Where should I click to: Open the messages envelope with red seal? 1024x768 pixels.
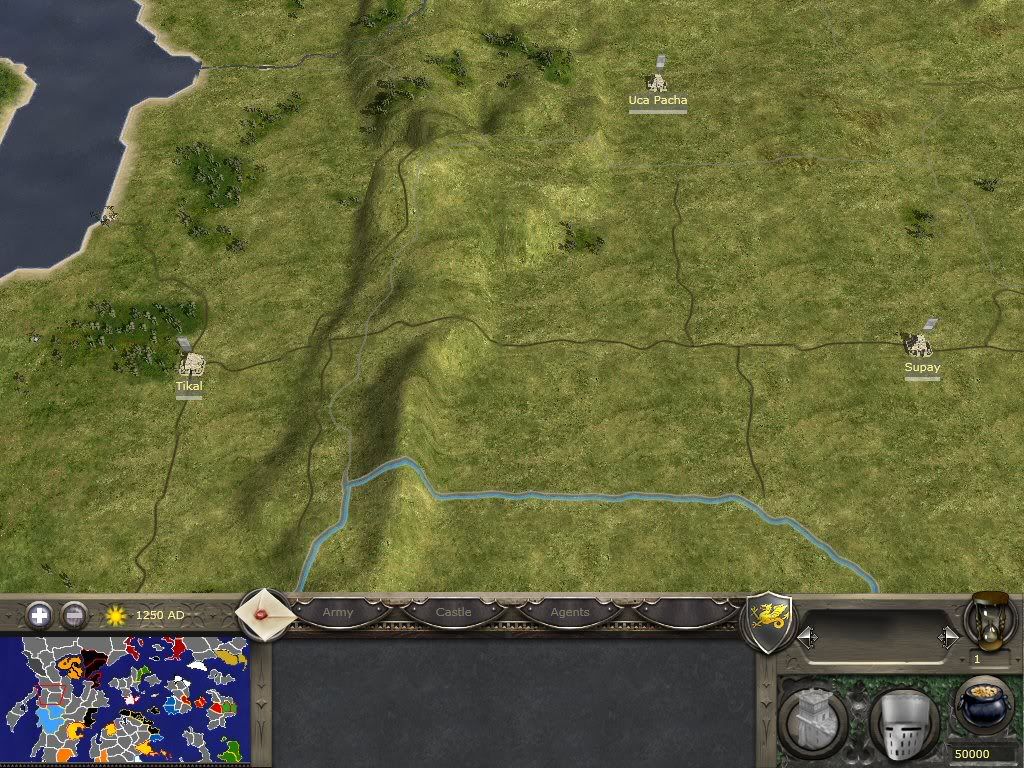[263, 613]
